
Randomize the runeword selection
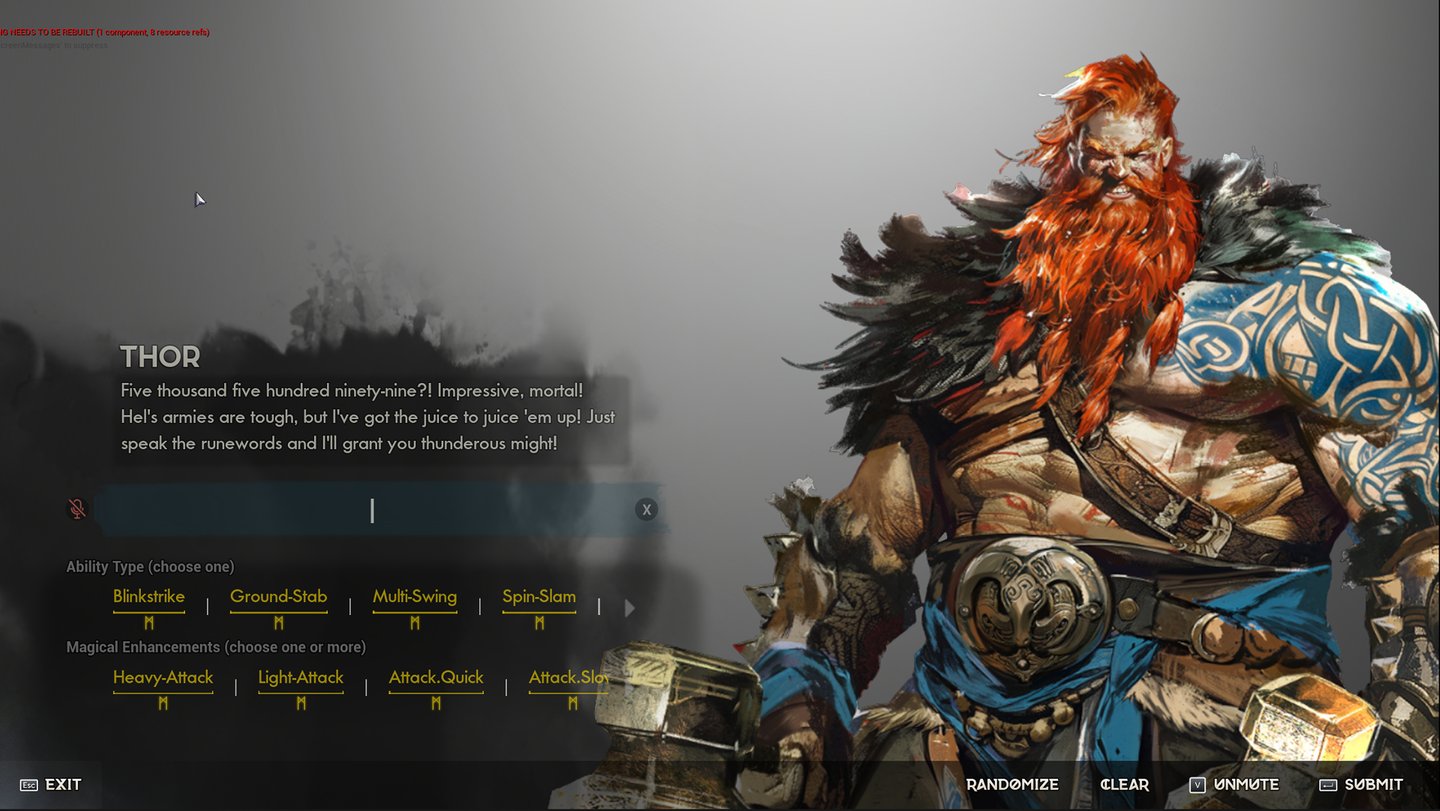(1012, 785)
